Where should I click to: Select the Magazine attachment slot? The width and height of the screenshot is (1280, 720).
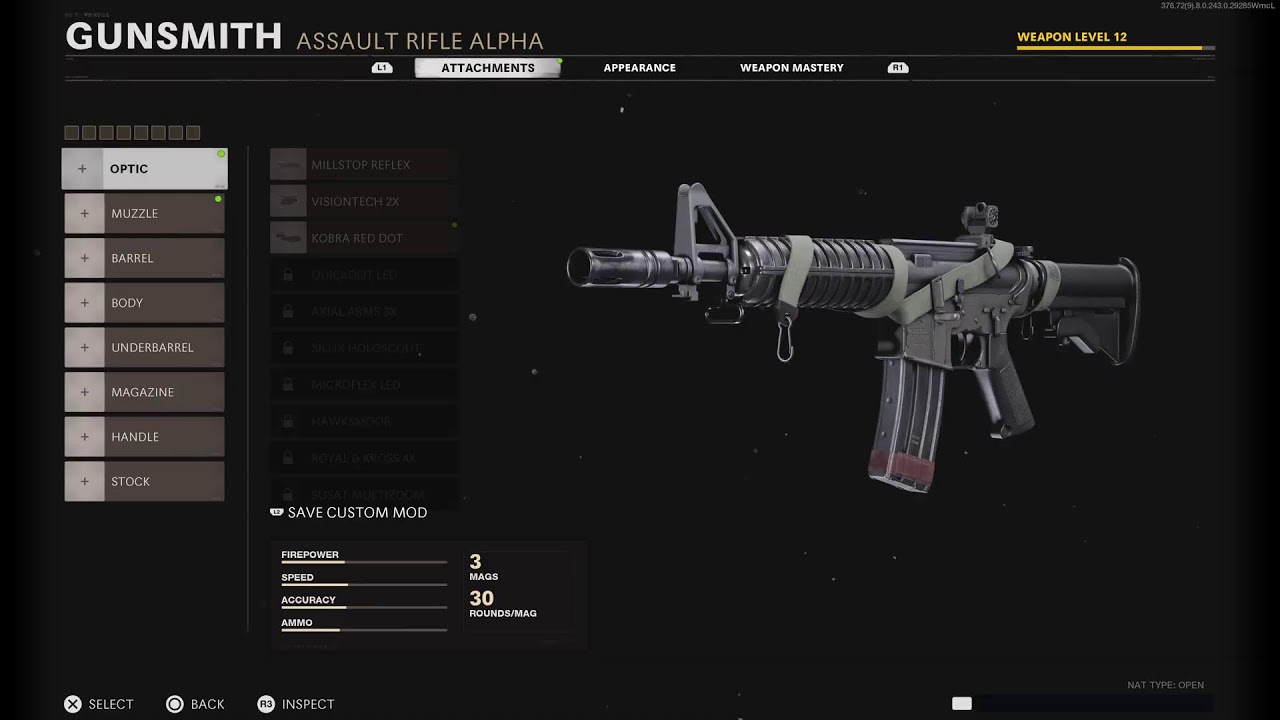(x=145, y=392)
